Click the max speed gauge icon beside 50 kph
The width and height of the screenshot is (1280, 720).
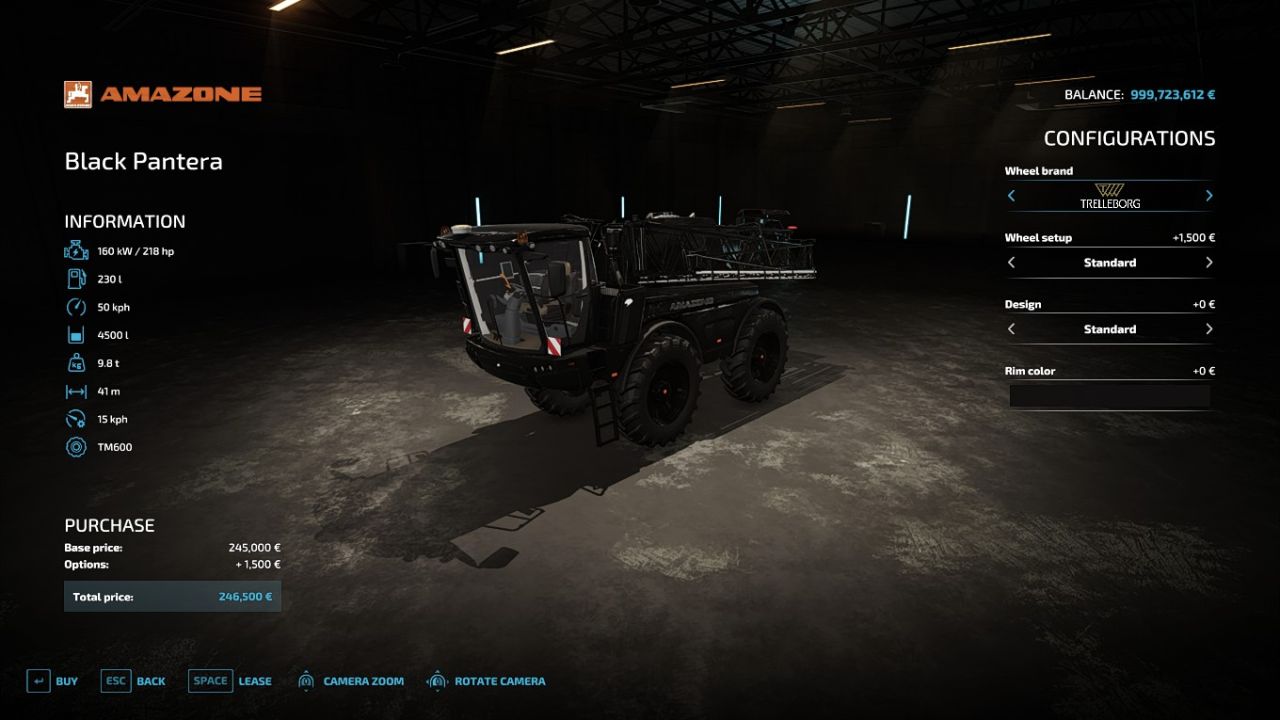coord(75,307)
